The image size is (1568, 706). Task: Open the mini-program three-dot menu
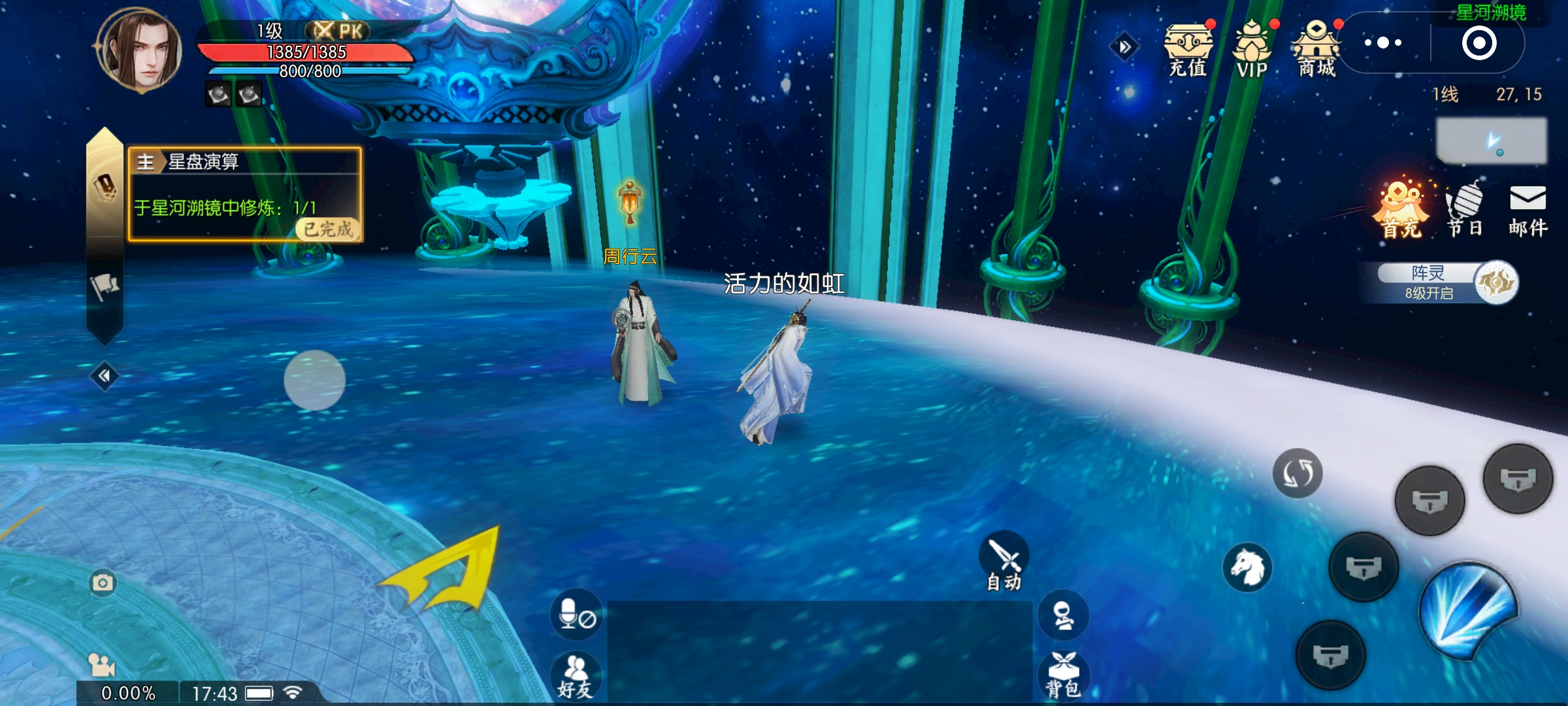(x=1383, y=43)
